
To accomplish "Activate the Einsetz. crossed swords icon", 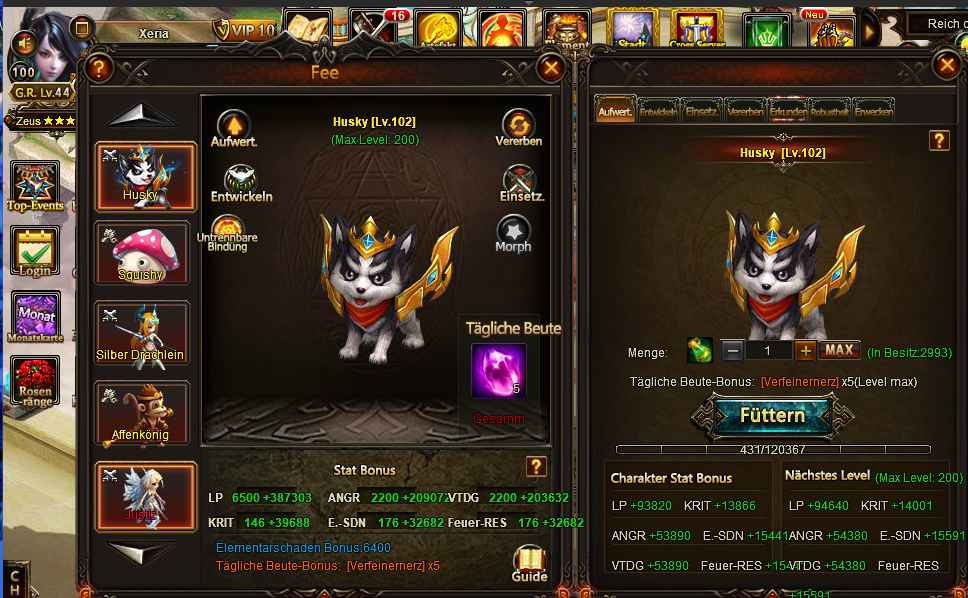I will coord(520,181).
